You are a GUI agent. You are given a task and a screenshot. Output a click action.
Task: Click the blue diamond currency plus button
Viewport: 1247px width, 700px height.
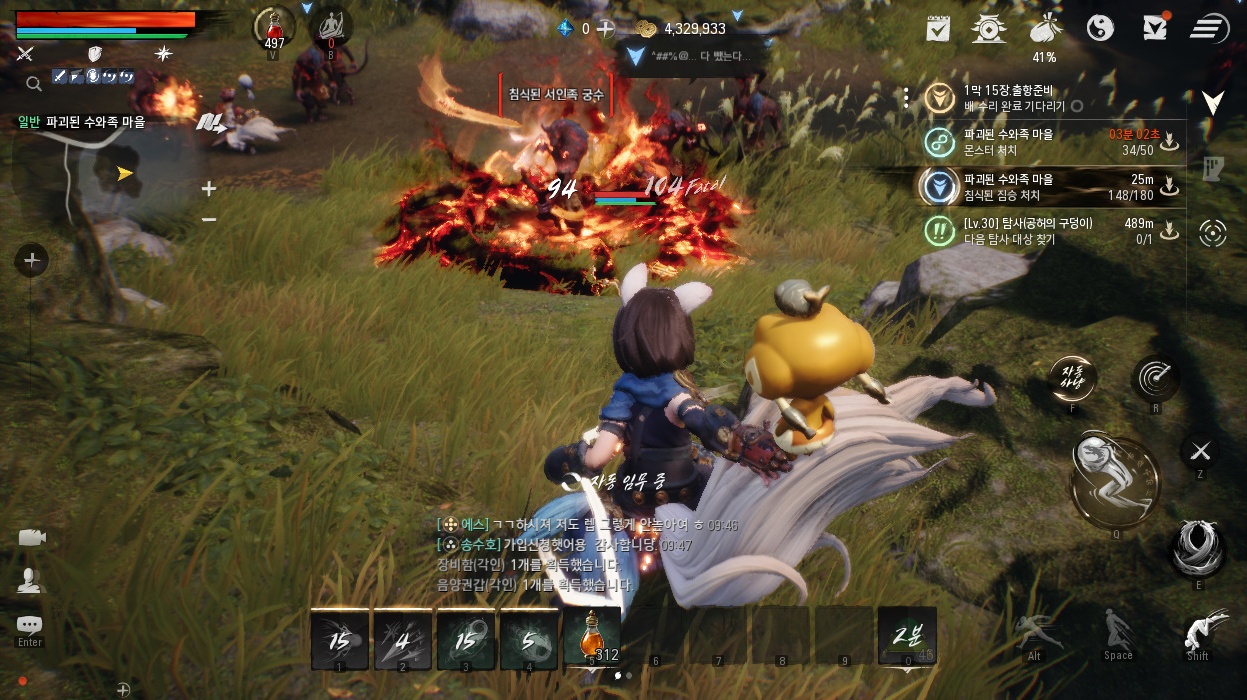pos(605,29)
